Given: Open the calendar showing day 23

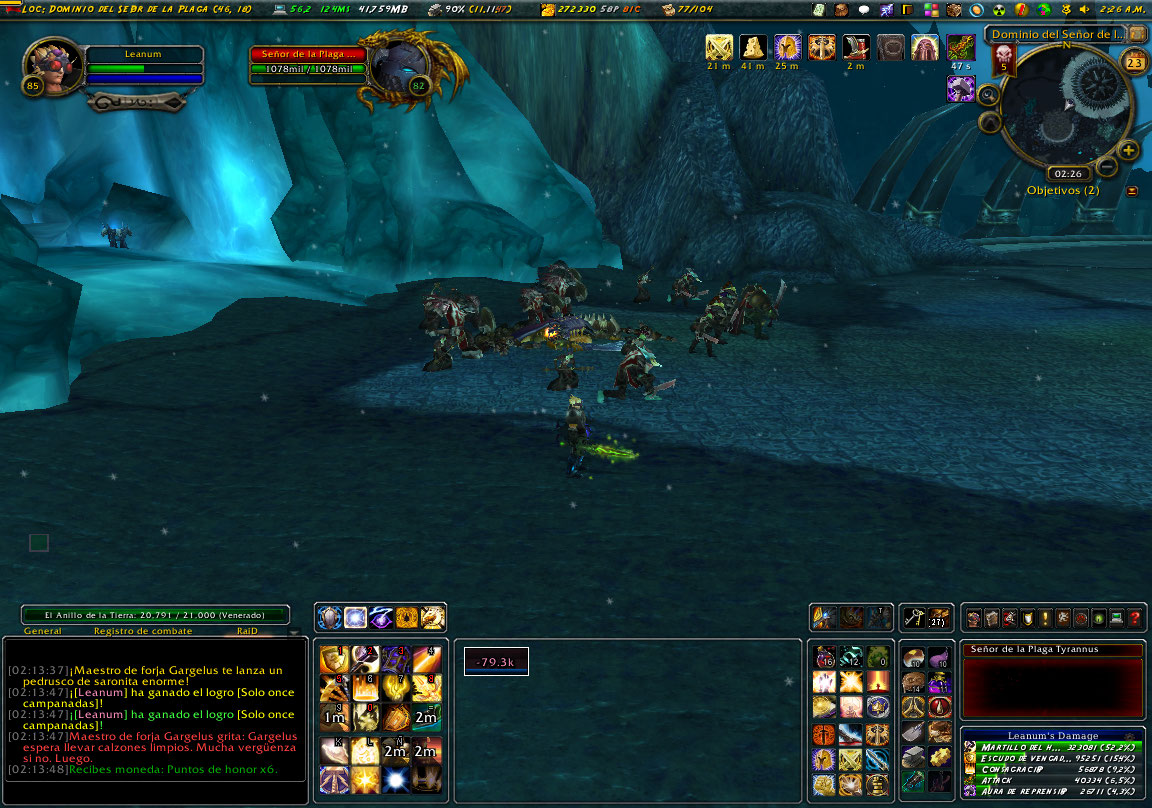Looking at the screenshot, I should point(1134,62).
